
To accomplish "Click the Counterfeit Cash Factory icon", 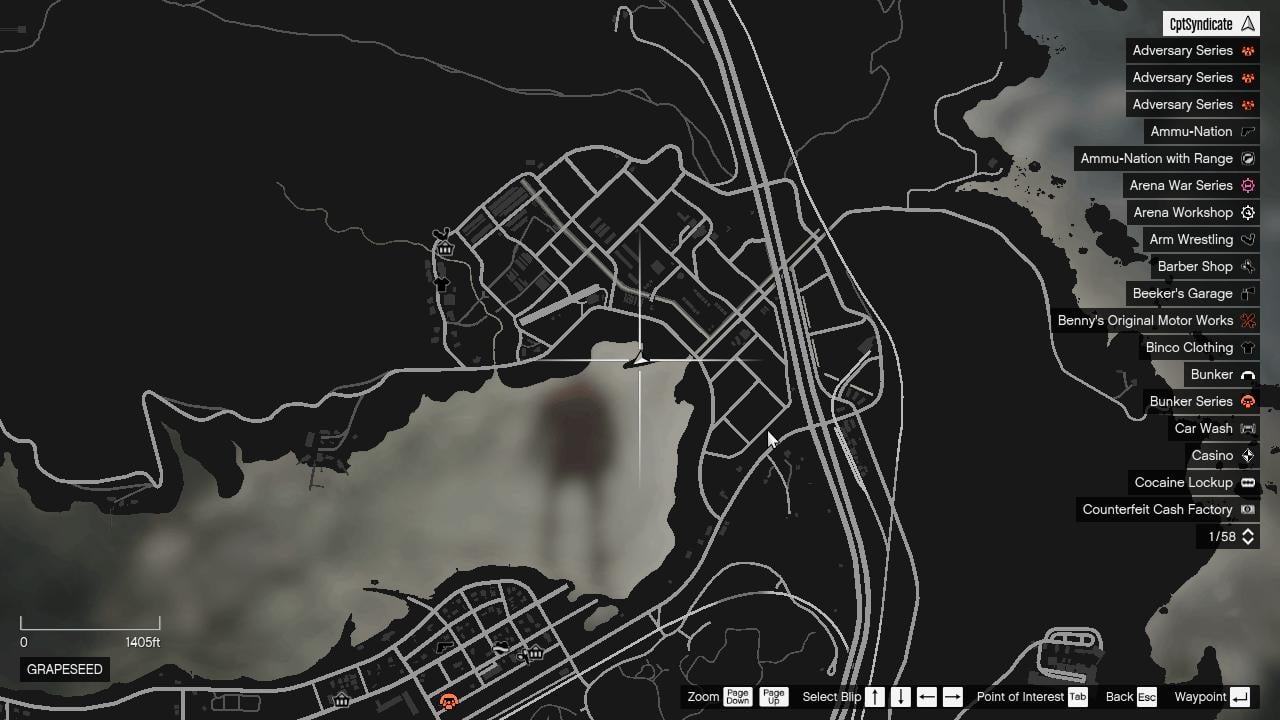I will click(x=1247, y=509).
